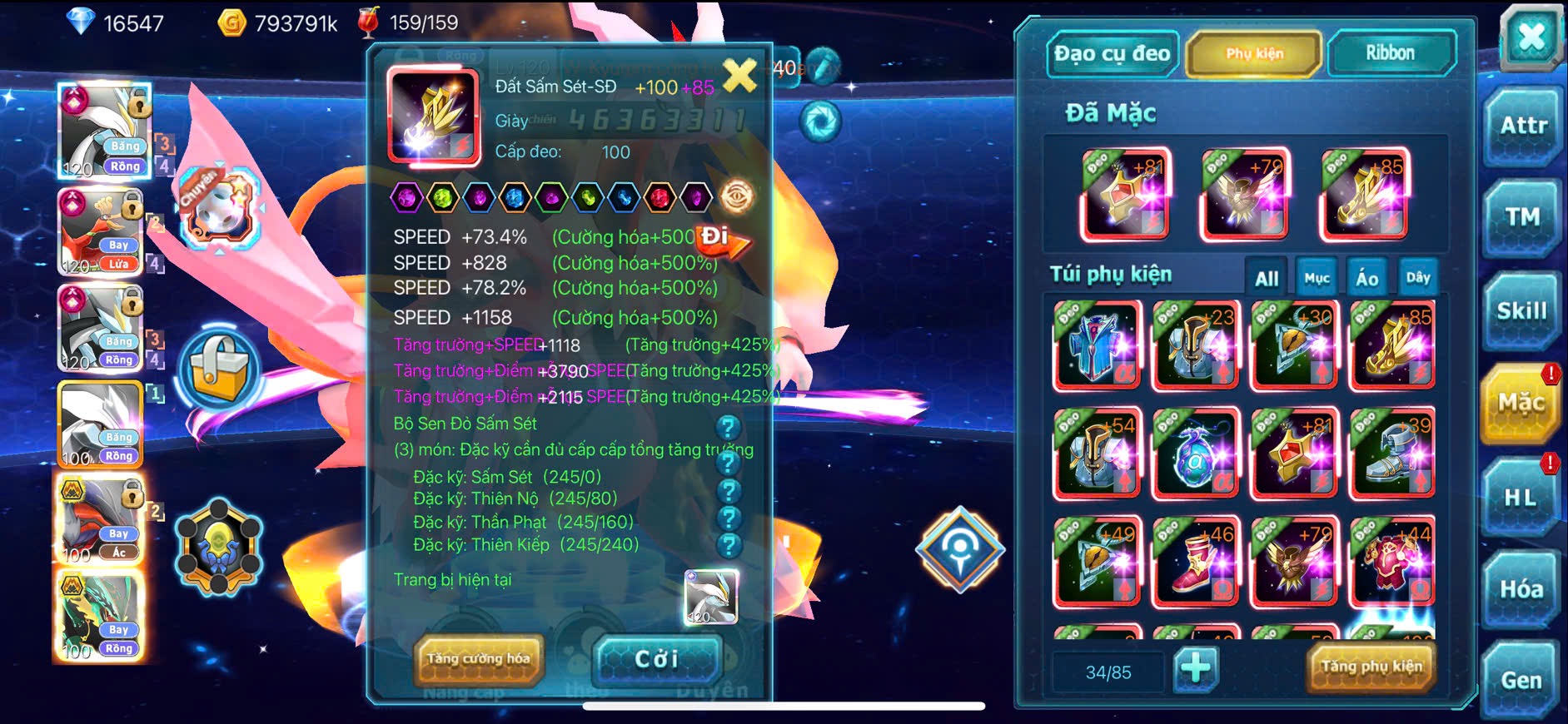This screenshot has height=724, width=1568.
Task: Expand bag capacity with the plus button
Action: click(x=1196, y=667)
